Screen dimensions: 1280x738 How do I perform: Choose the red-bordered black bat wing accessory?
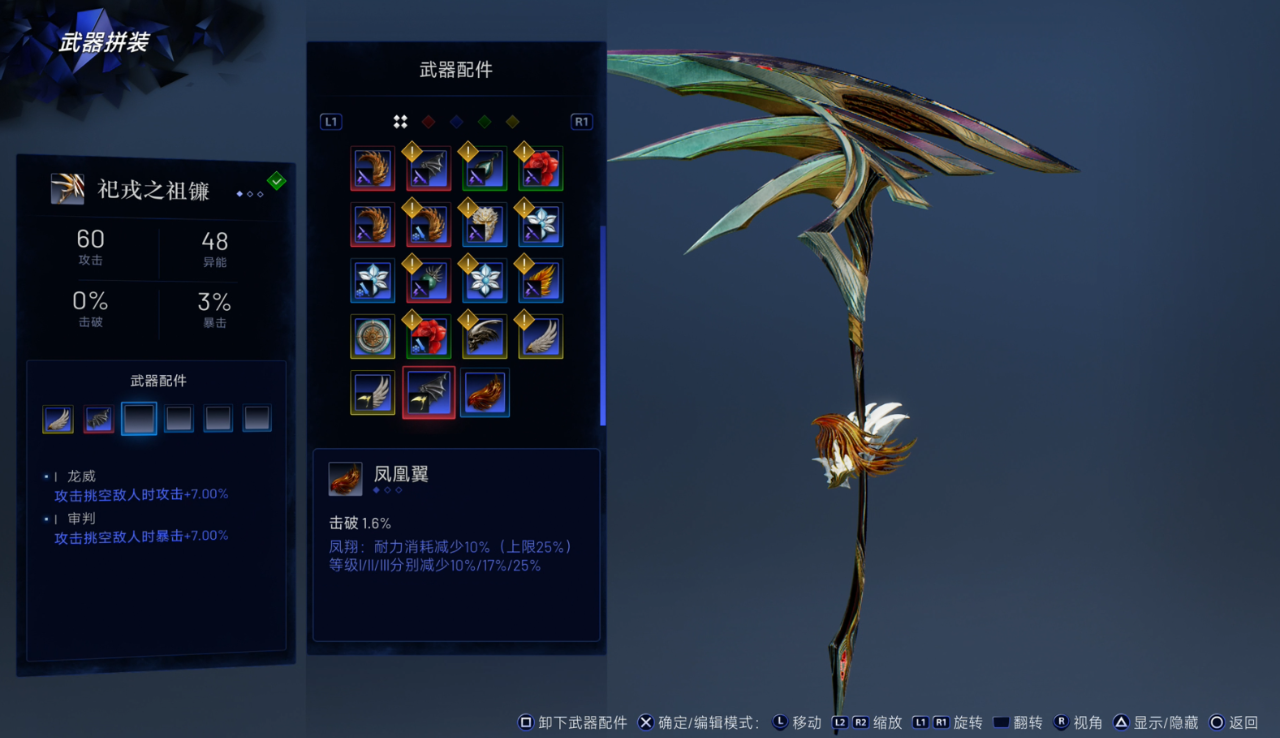pos(429,393)
